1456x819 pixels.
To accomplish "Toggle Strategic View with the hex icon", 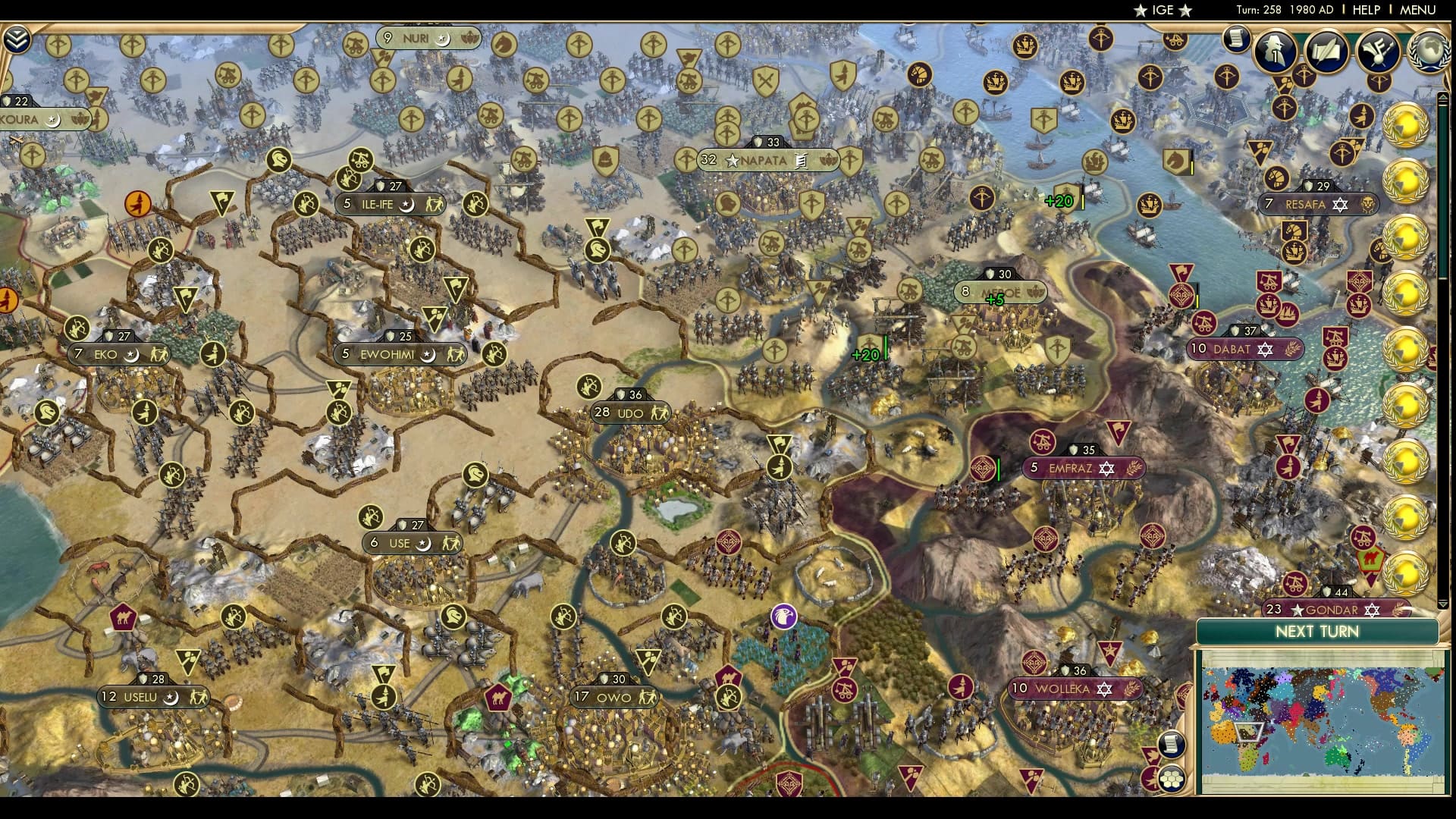I will click(x=1173, y=780).
